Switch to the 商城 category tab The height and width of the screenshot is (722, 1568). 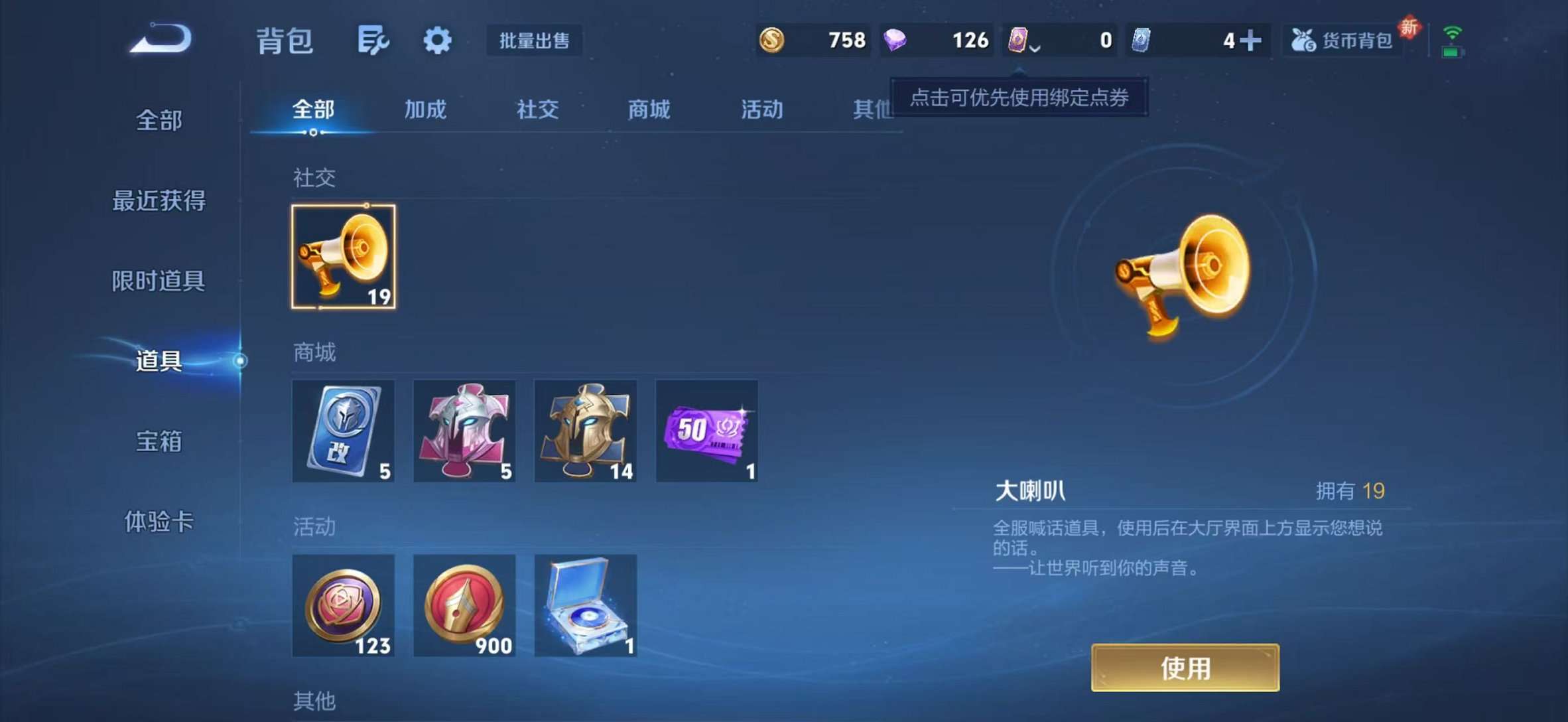(x=648, y=109)
